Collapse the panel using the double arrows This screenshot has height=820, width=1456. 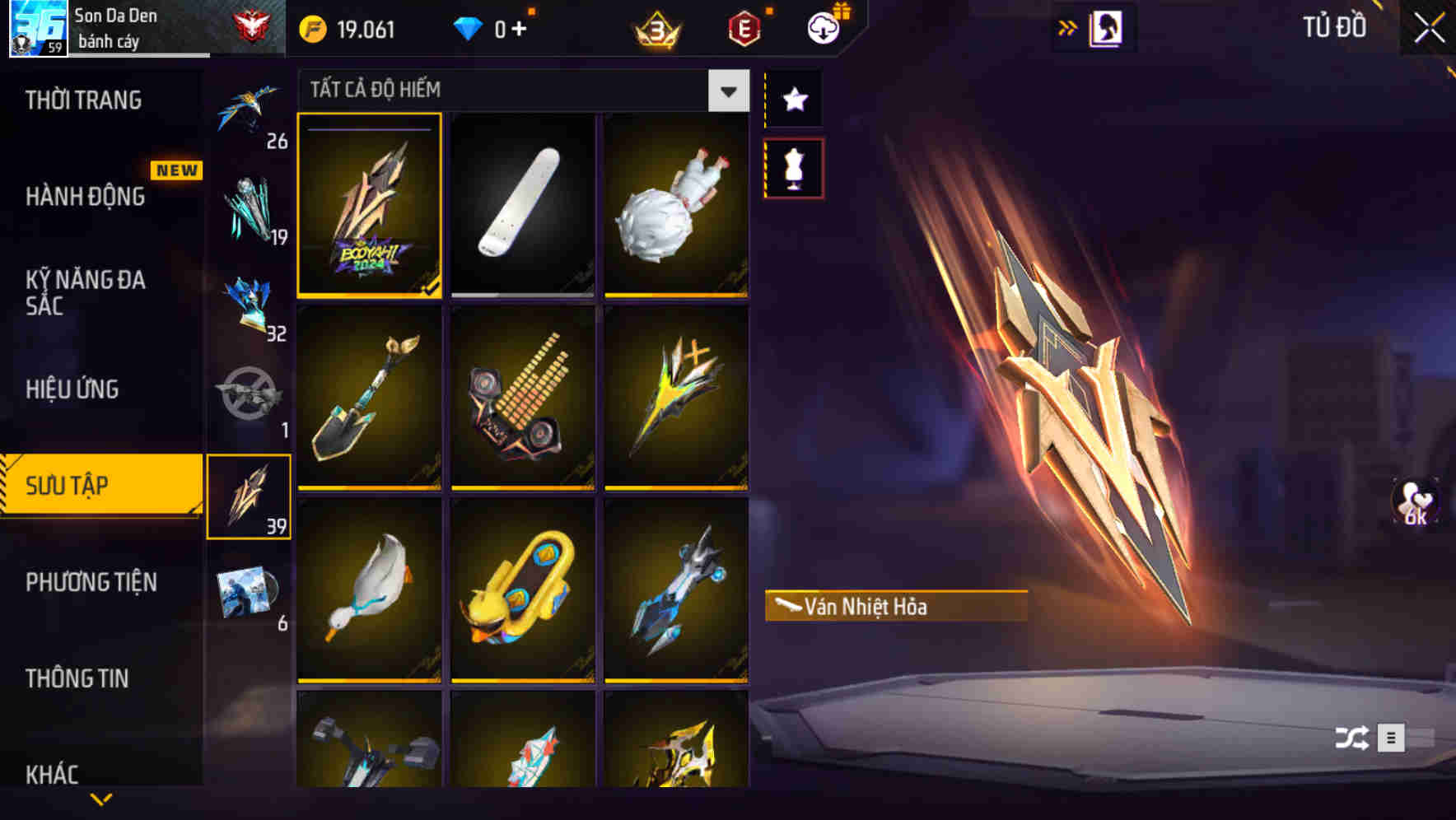(x=1067, y=26)
